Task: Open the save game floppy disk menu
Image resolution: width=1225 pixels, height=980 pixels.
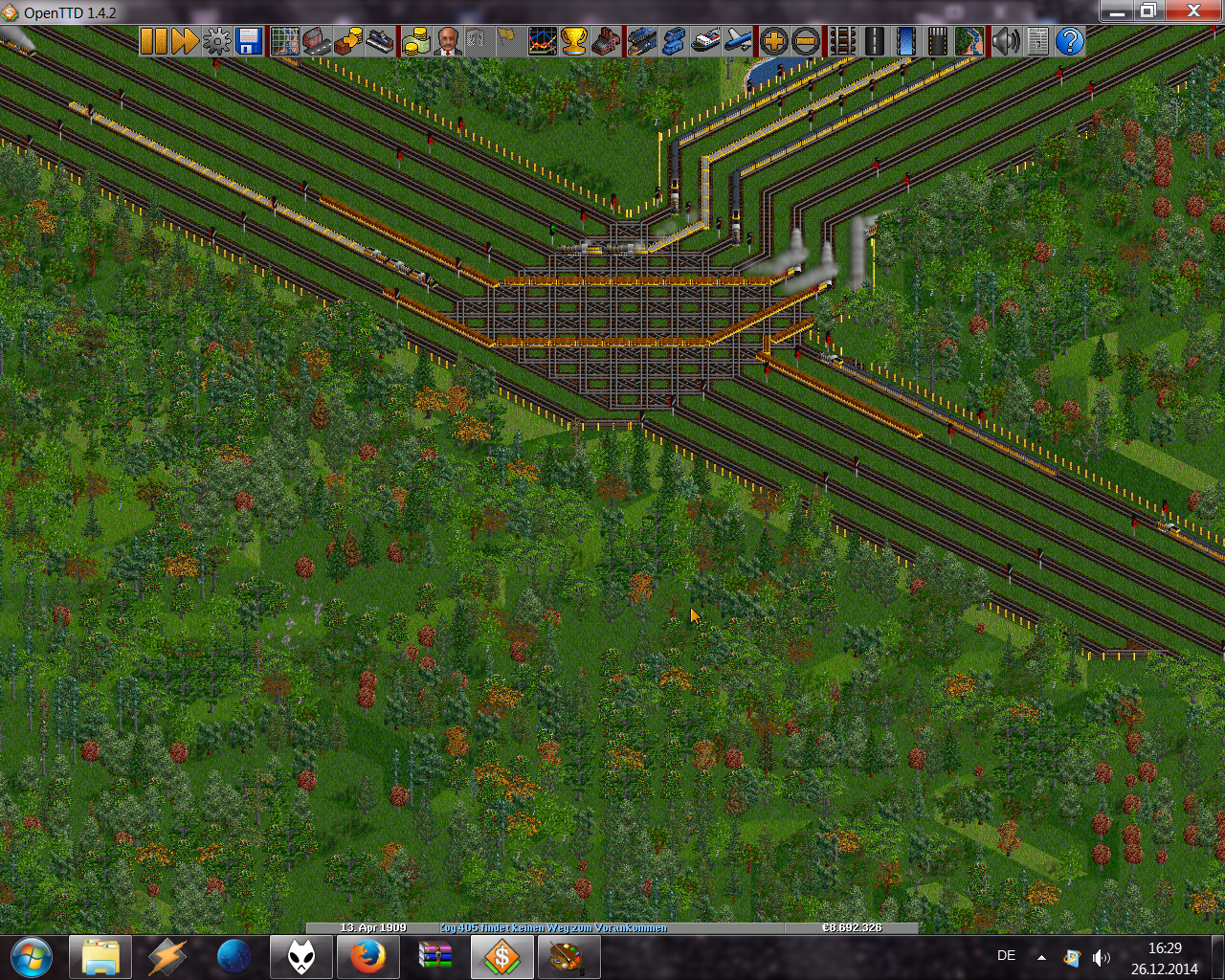Action: click(249, 41)
